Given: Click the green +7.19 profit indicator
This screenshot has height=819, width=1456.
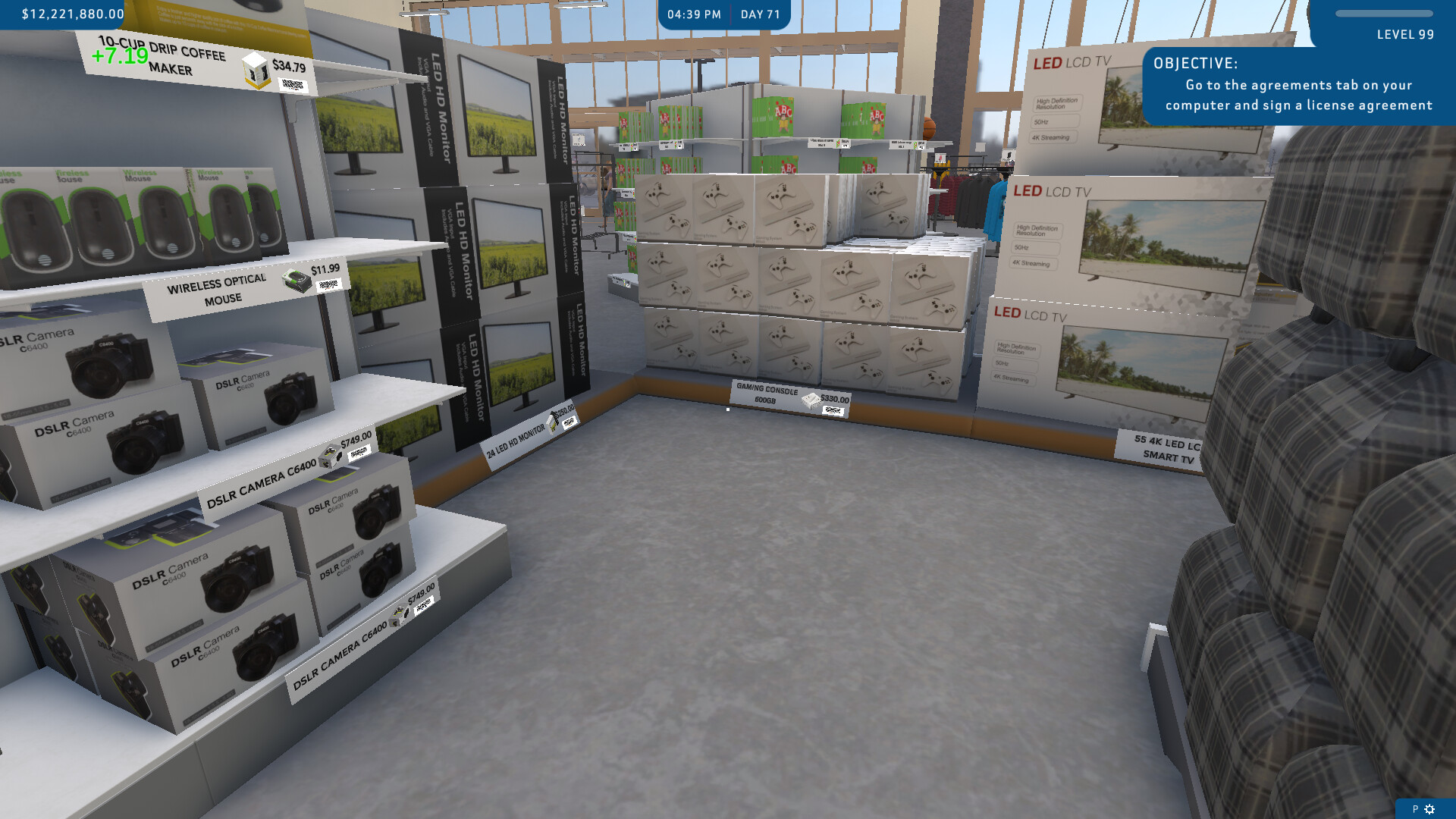Looking at the screenshot, I should click(x=119, y=55).
